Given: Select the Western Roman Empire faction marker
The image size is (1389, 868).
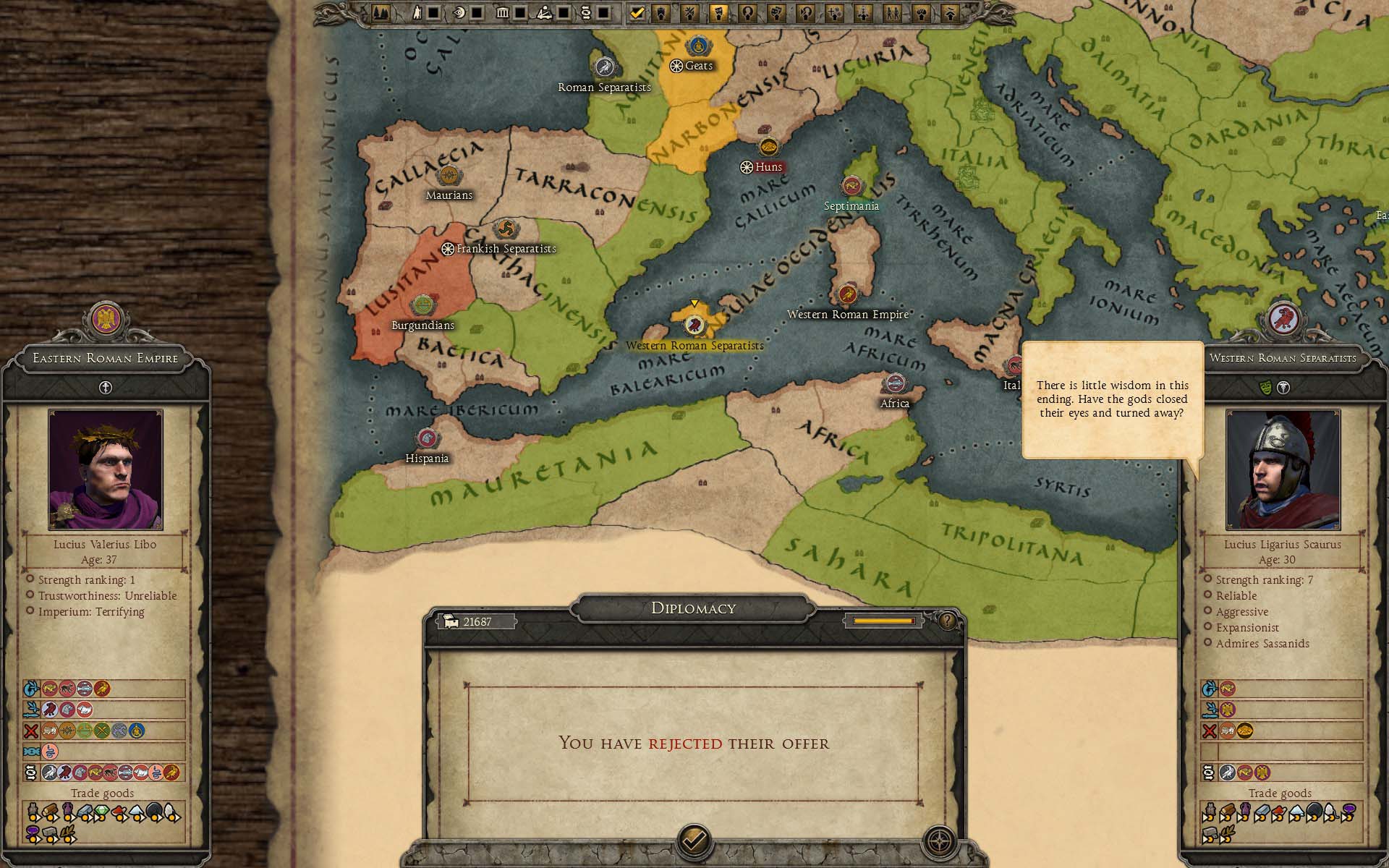Looking at the screenshot, I should pyautogui.click(x=847, y=294).
